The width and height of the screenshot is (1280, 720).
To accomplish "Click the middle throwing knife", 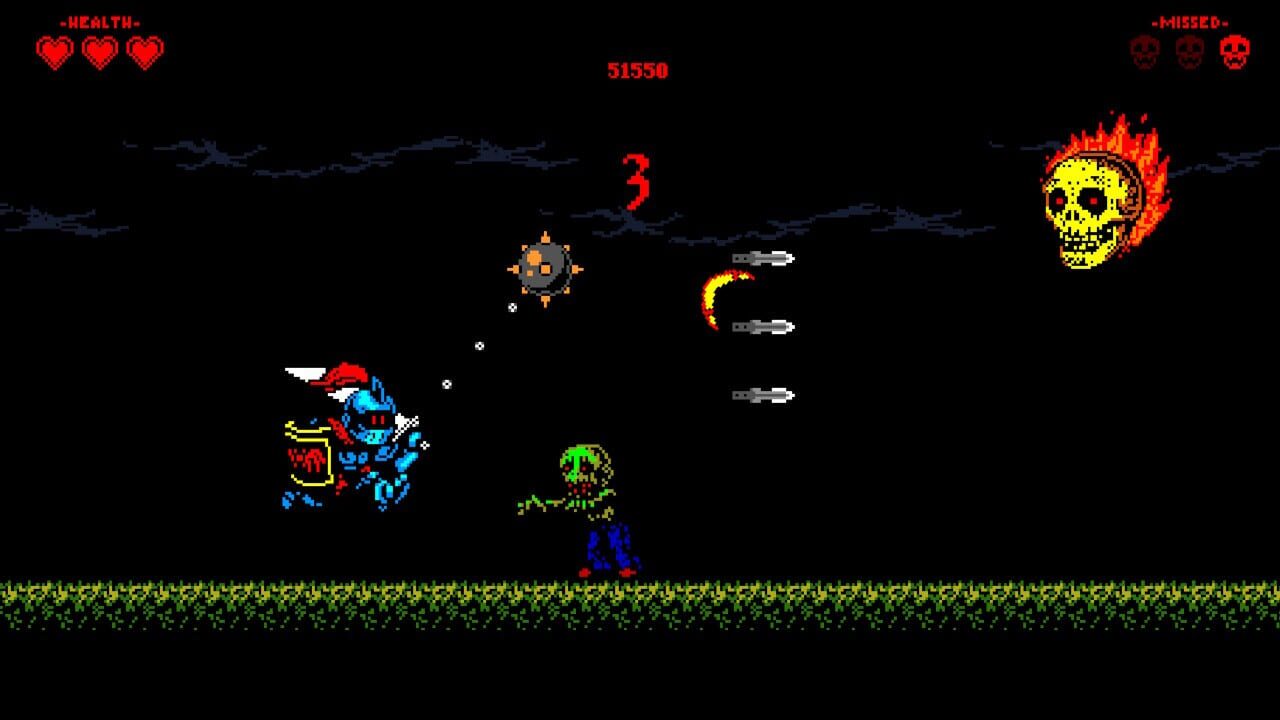I will 763,324.
